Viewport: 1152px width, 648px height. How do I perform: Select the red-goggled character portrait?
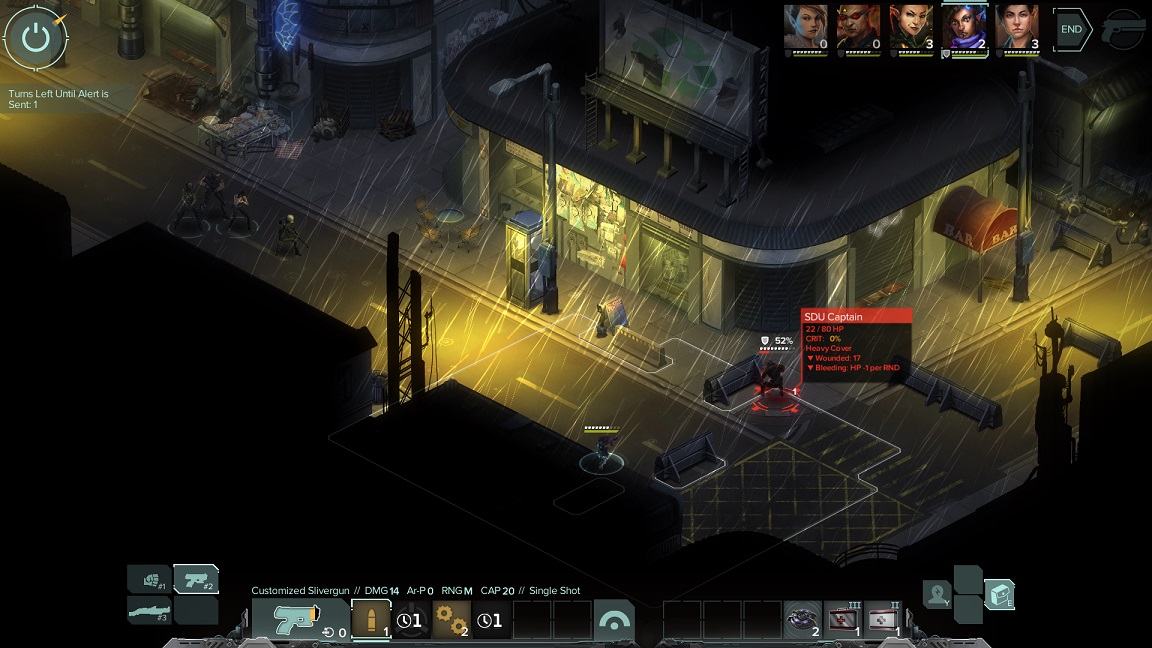coord(856,28)
